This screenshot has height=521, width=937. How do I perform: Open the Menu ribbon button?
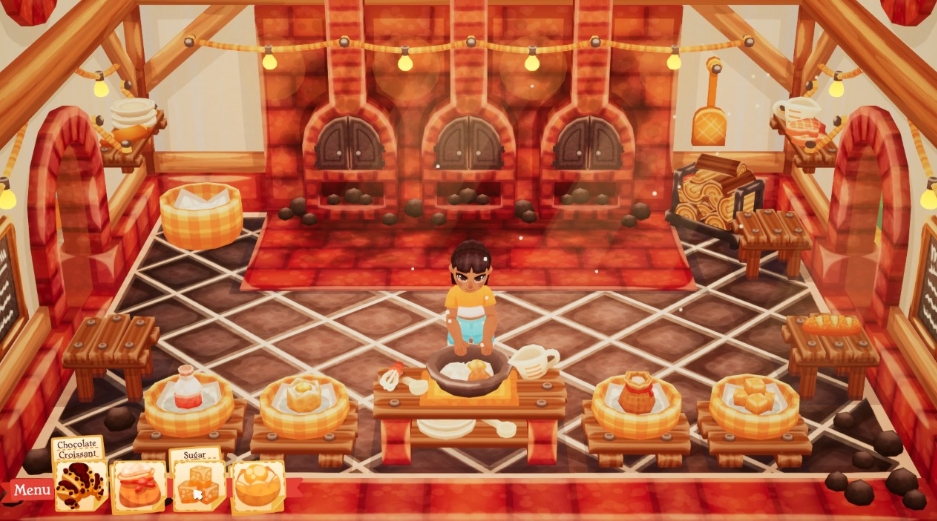coord(31,490)
